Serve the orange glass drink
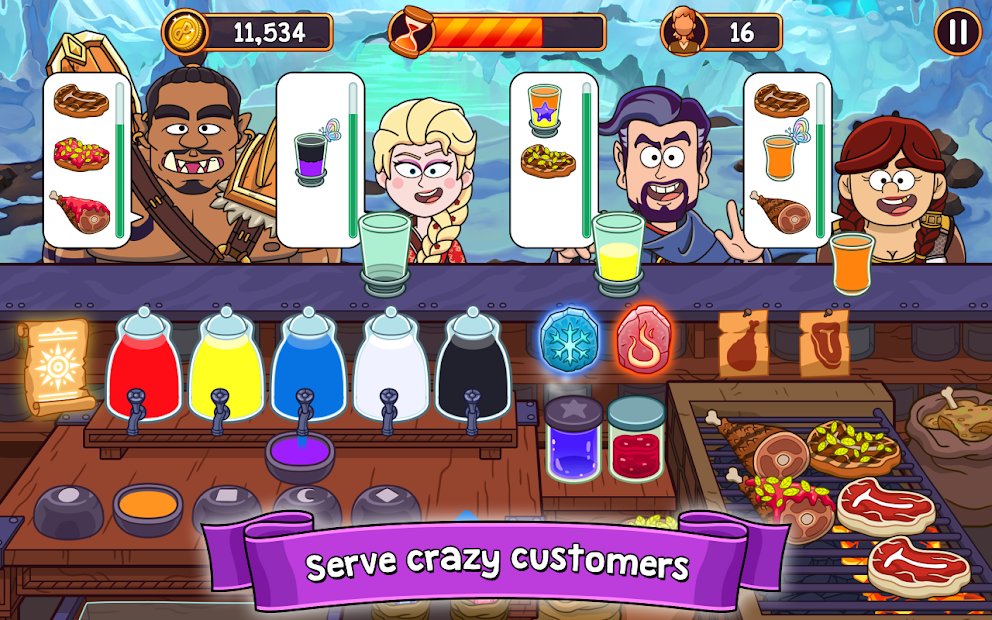This screenshot has width=992, height=620. (x=851, y=262)
